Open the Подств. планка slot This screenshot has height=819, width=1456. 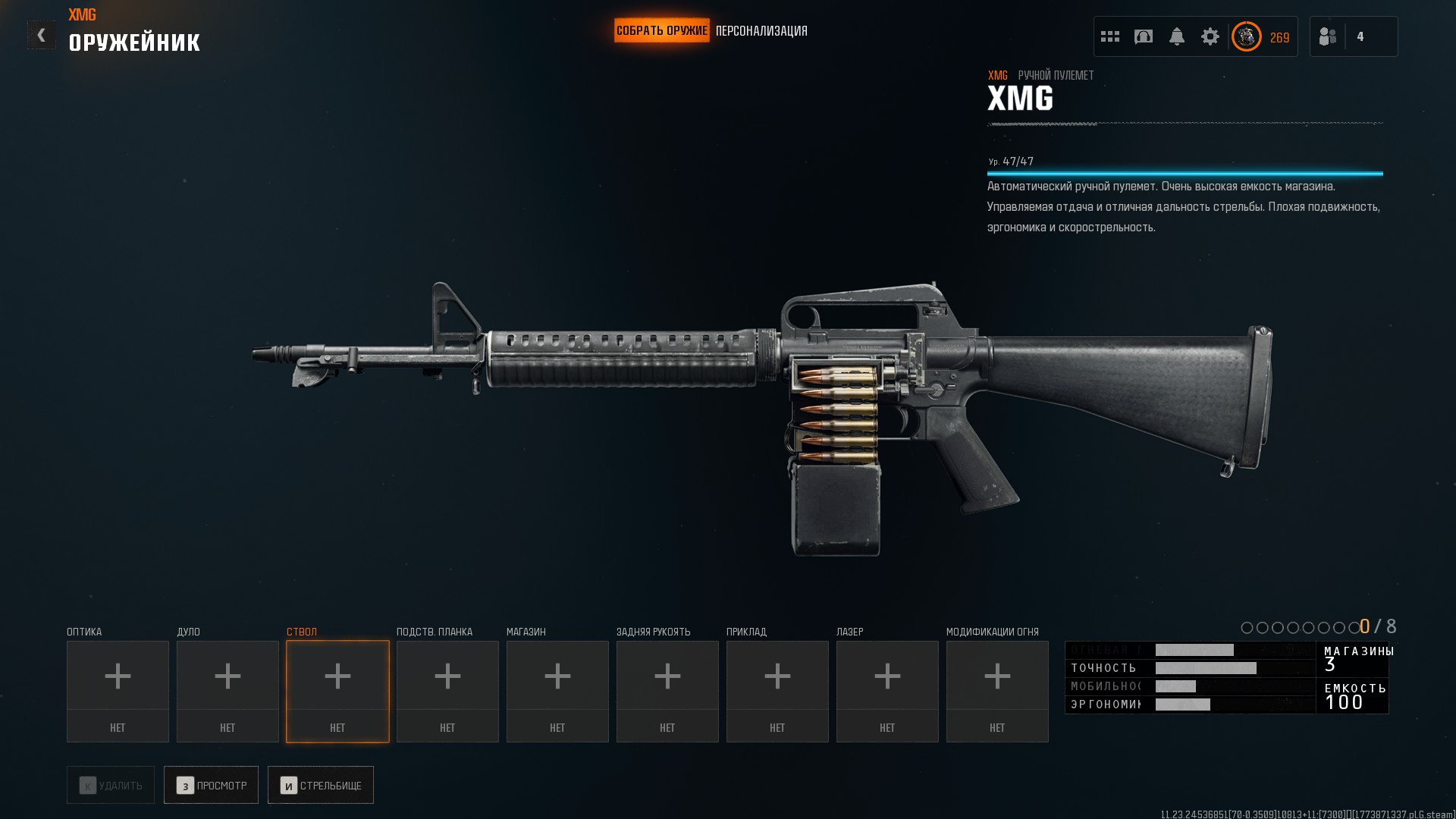(447, 691)
